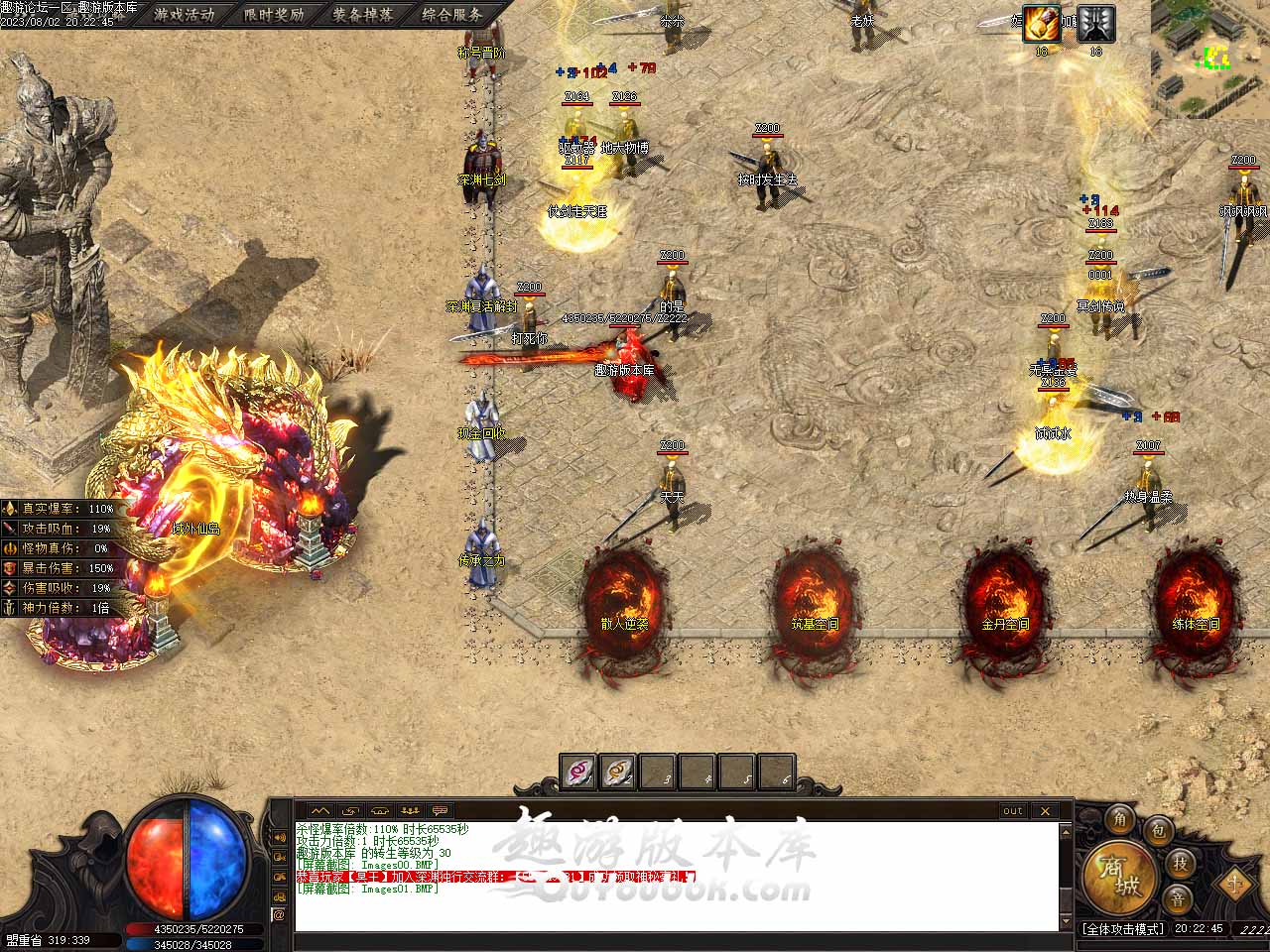Click the minimap in the corner
This screenshot has width=1270, height=952.
tap(1210, 55)
